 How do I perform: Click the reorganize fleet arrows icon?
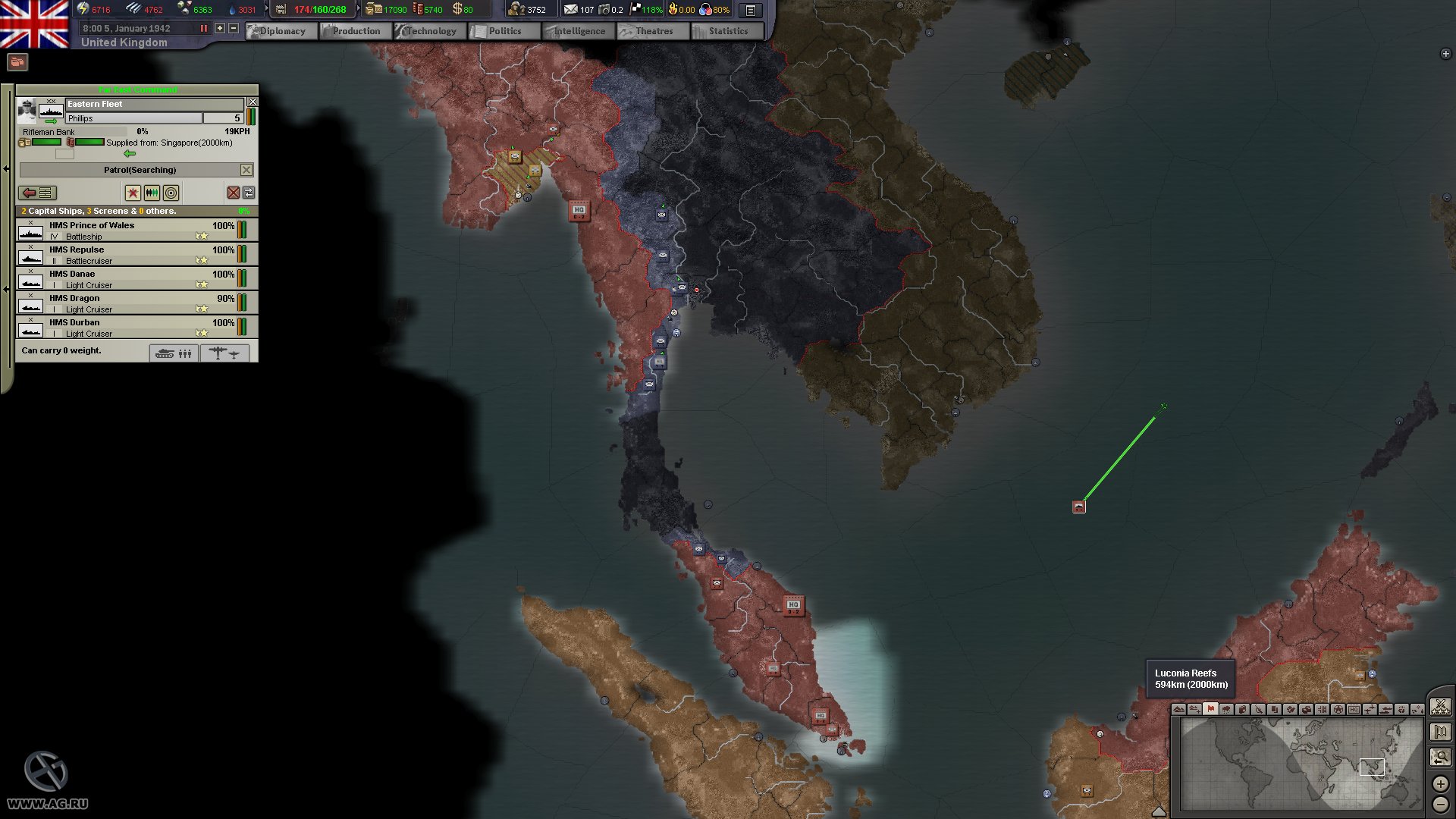(248, 193)
